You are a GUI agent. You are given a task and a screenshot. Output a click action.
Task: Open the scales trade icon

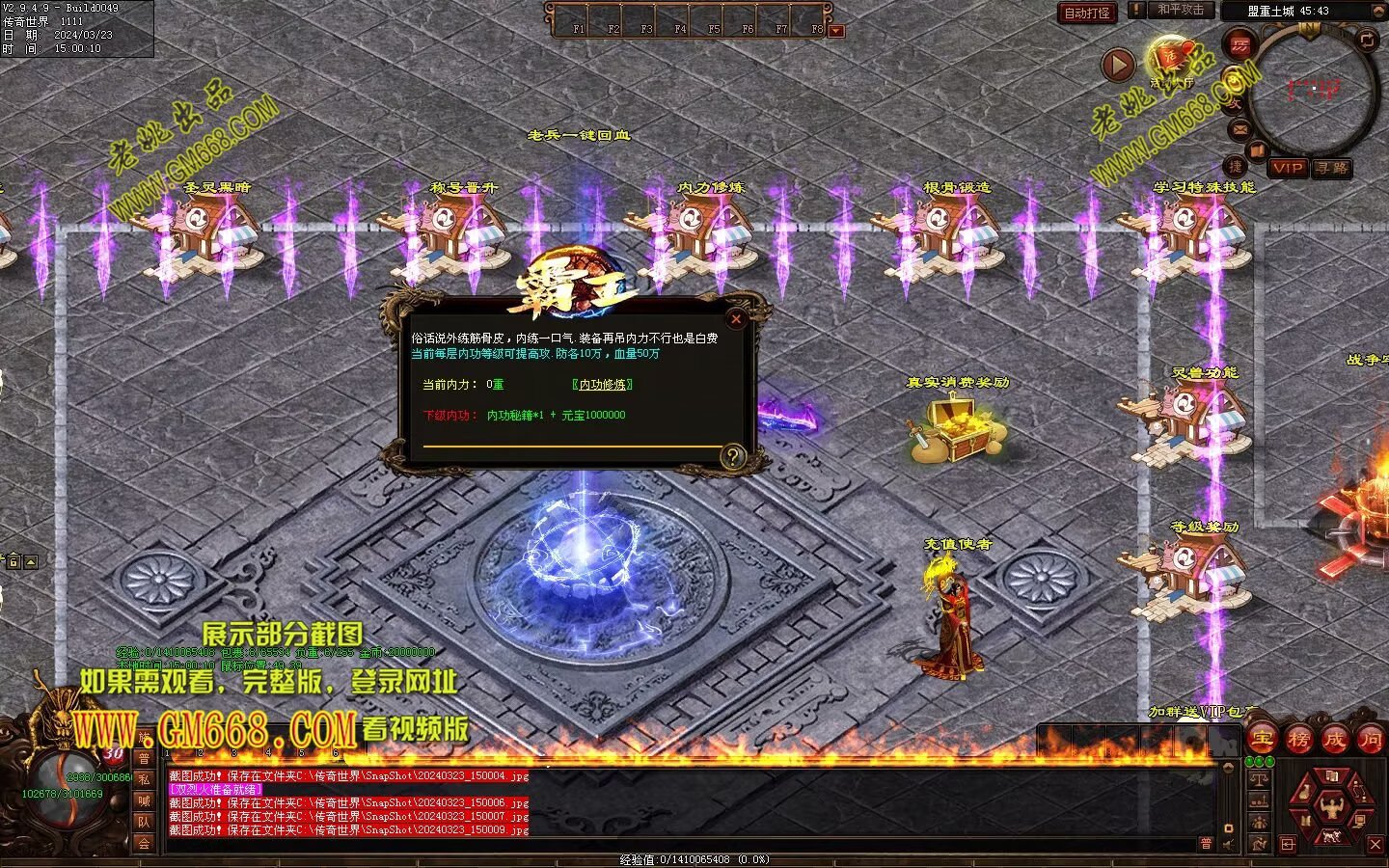(1258, 779)
